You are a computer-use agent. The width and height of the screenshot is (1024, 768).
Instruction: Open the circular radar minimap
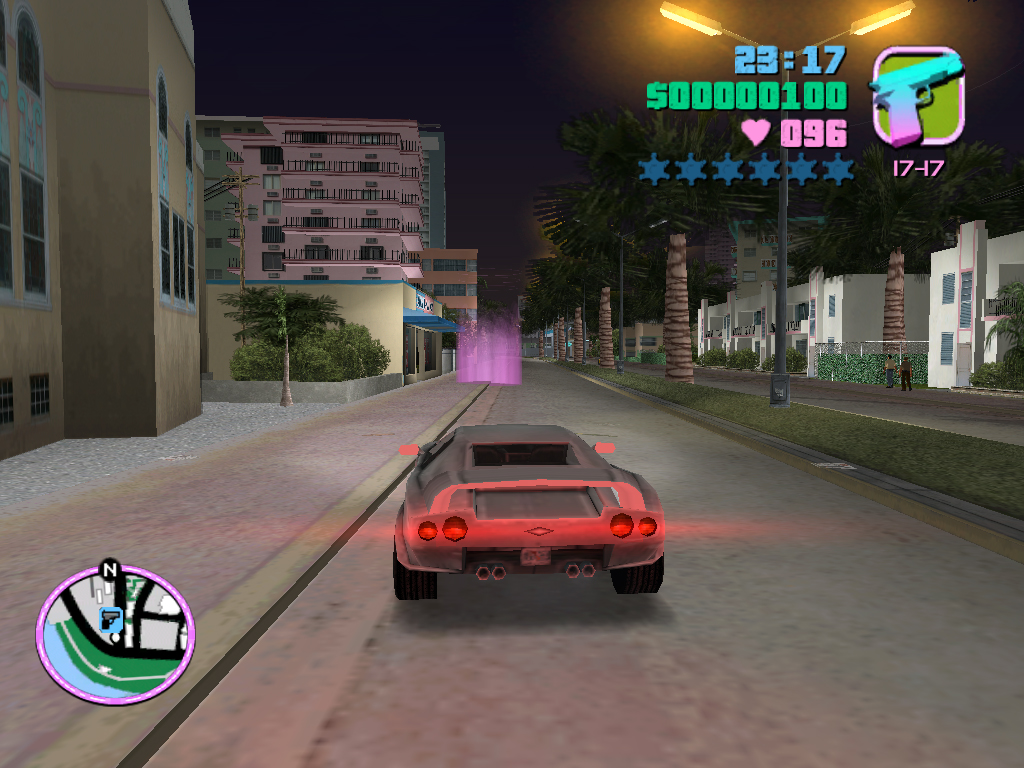click(x=115, y=635)
